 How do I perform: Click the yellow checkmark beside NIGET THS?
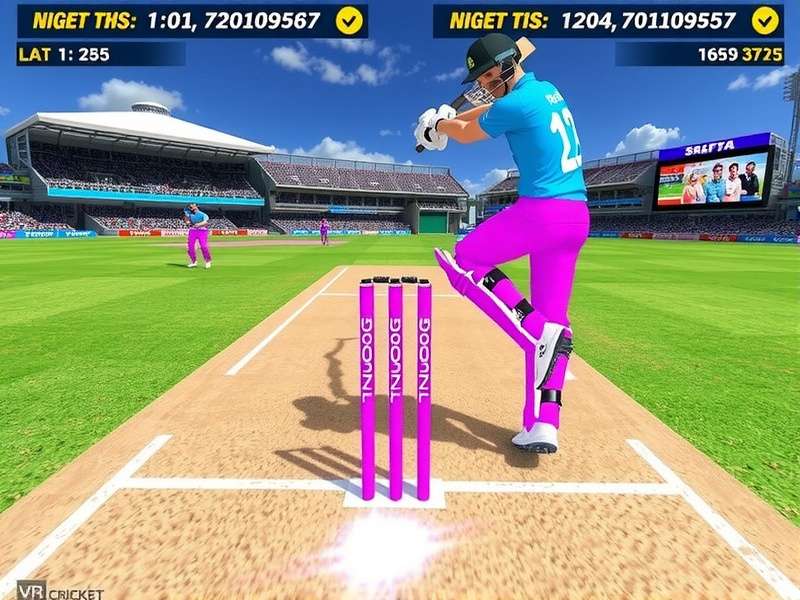(x=349, y=20)
